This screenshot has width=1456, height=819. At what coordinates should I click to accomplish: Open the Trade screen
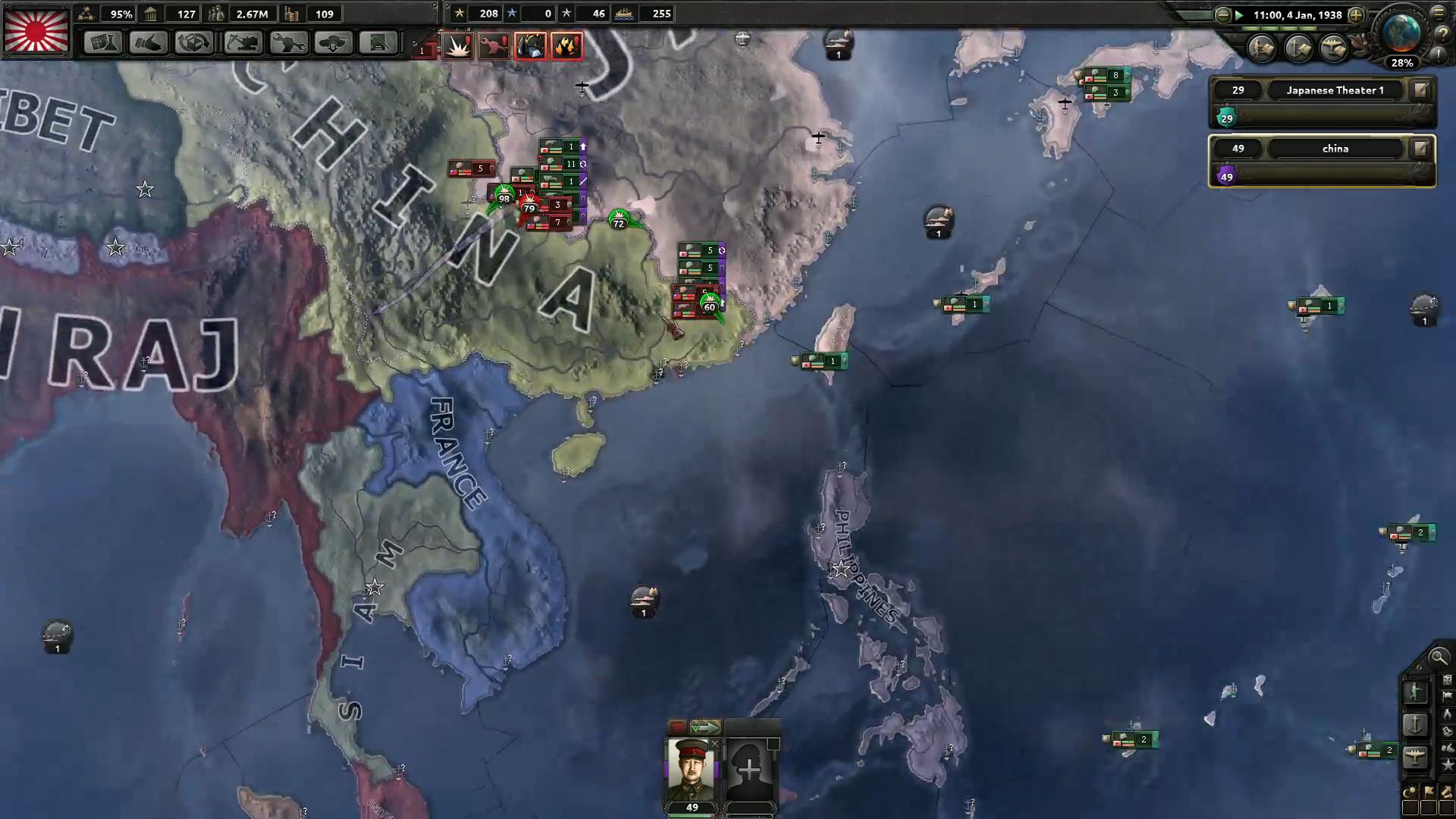pyautogui.click(x=194, y=43)
